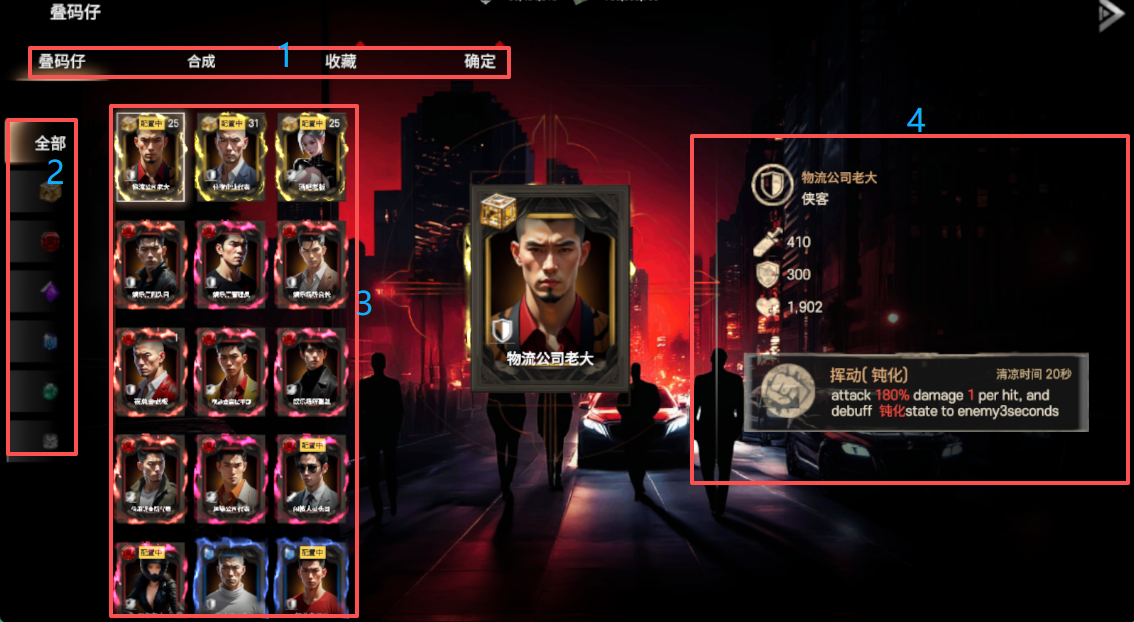
Task: Pick the bald man in red jacket card
Action: [151, 370]
